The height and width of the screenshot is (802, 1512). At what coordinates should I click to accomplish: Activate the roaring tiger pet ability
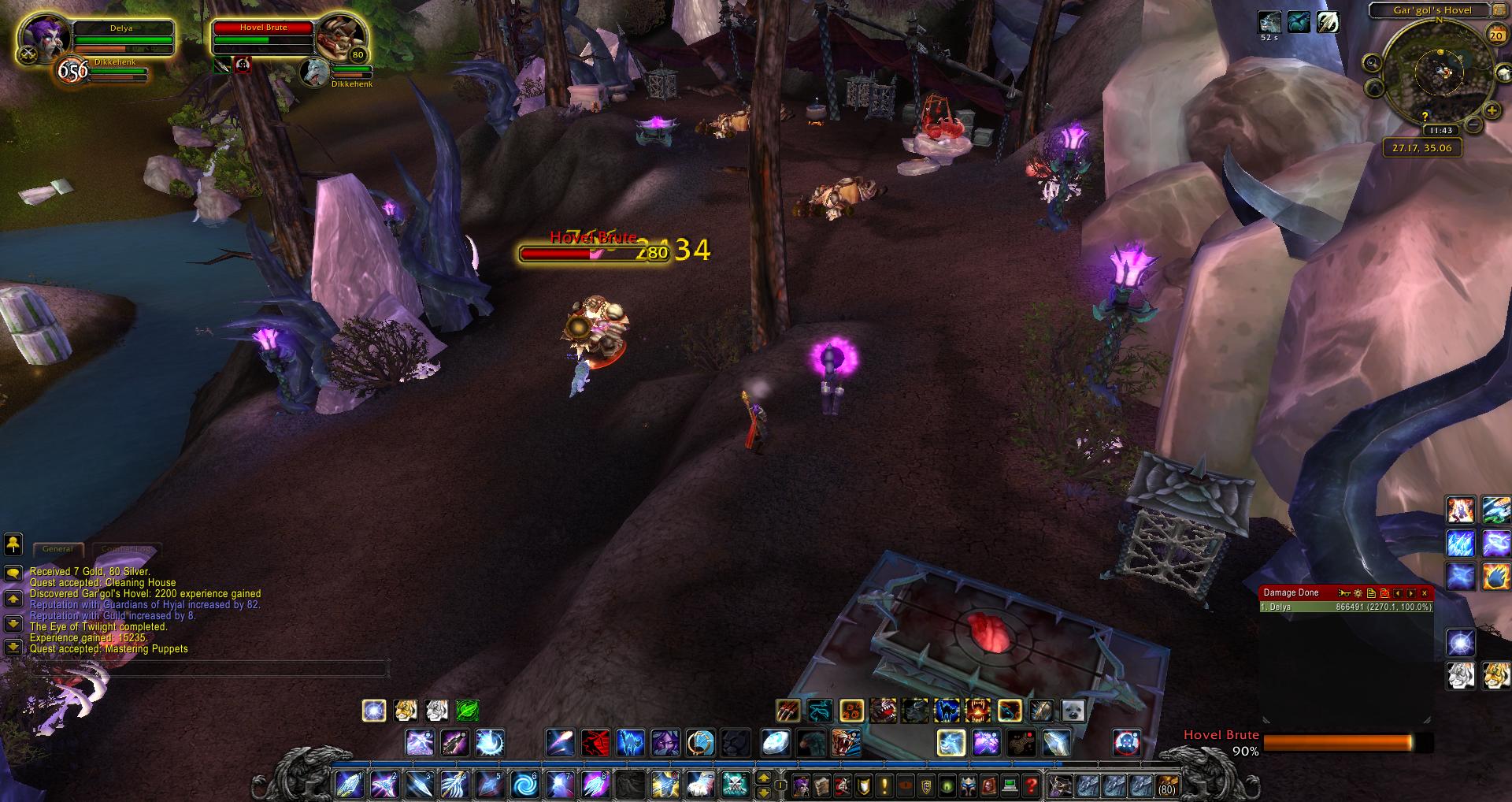click(x=846, y=743)
